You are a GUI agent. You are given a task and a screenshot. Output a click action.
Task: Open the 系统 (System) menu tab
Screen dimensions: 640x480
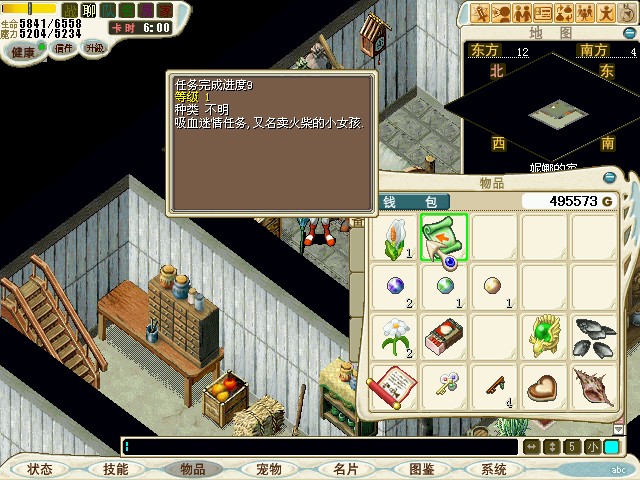coord(494,469)
